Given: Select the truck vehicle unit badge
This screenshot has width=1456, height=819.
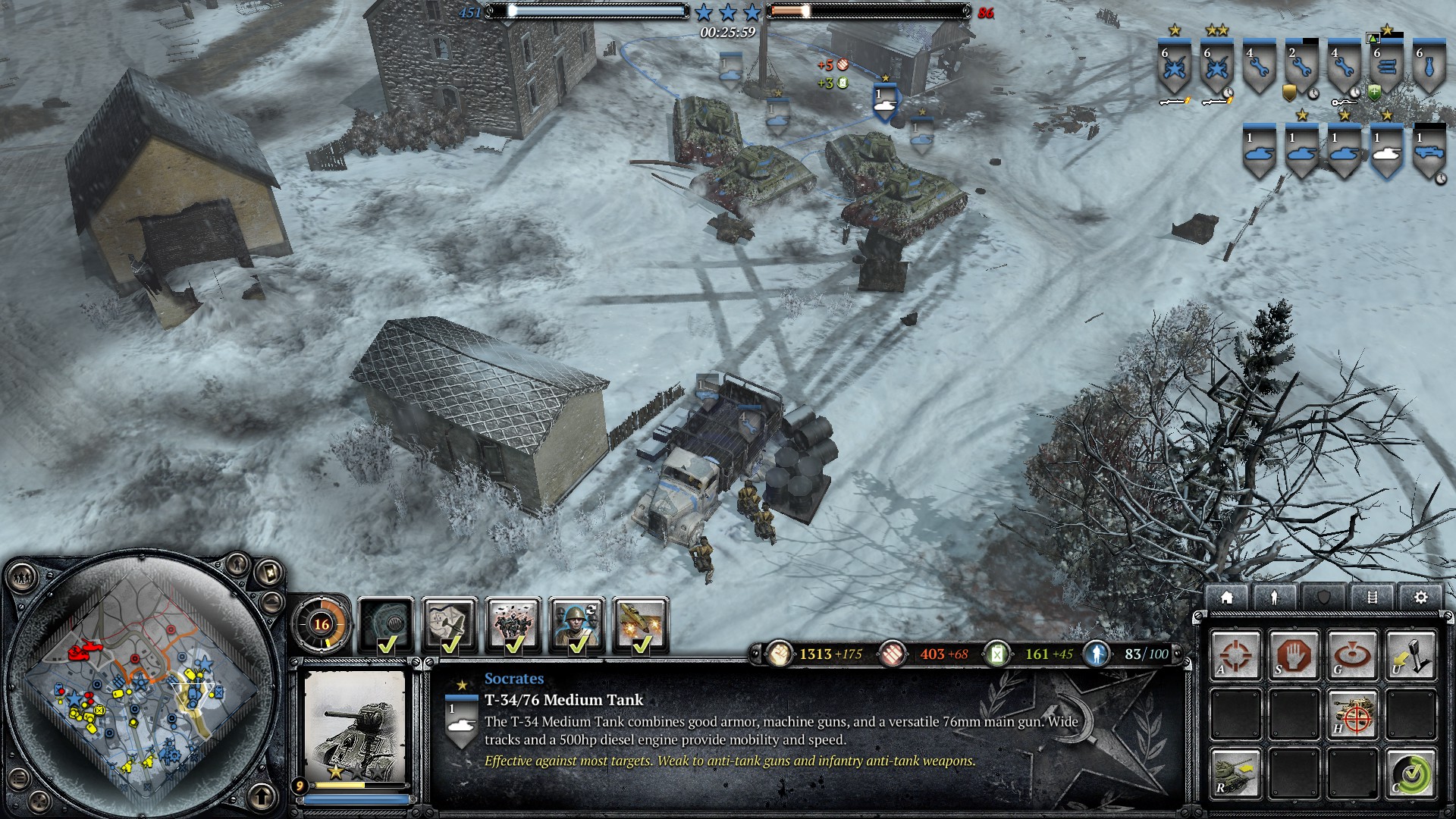Looking at the screenshot, I should click(1429, 152).
